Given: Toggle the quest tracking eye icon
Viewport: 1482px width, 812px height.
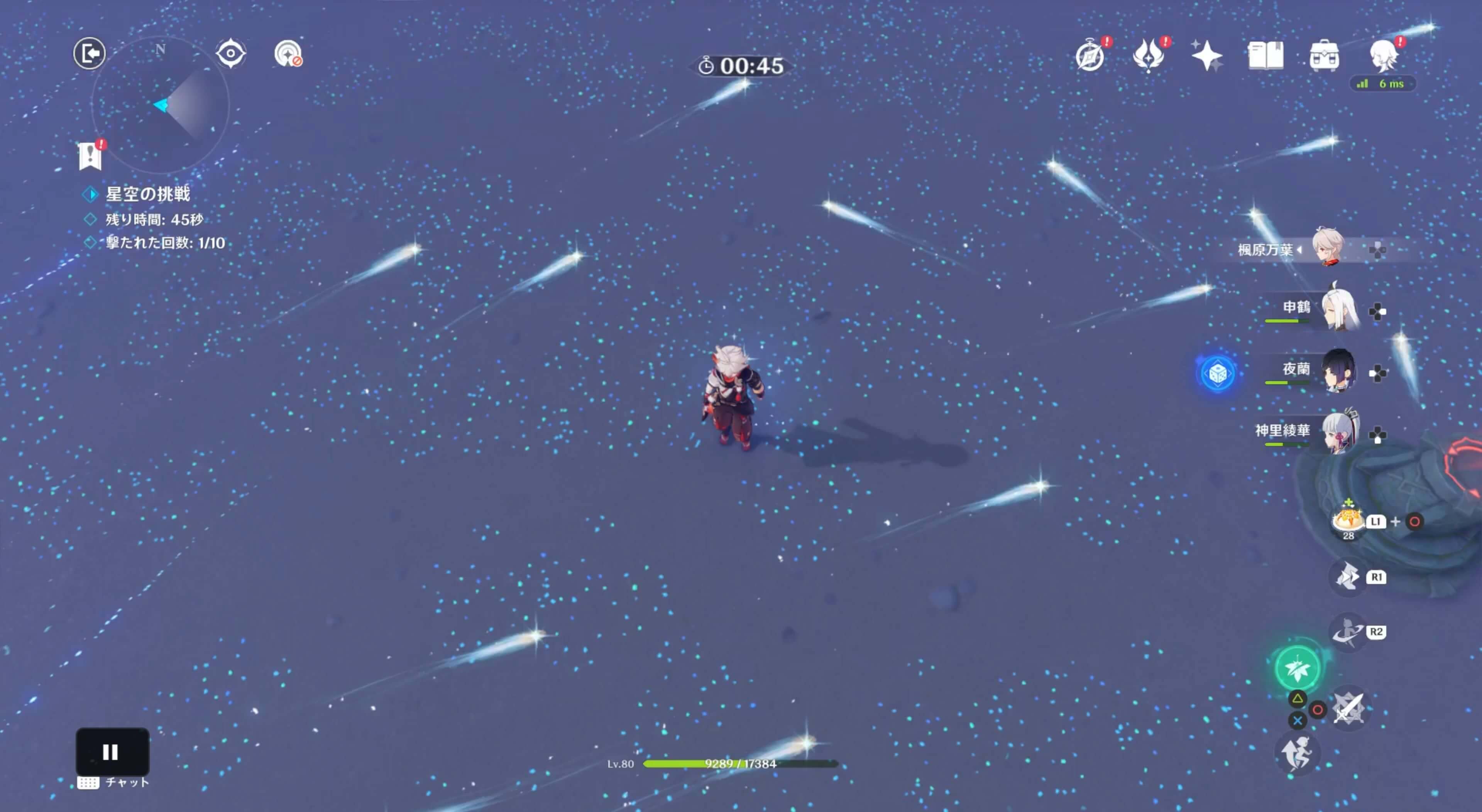Looking at the screenshot, I should [x=230, y=53].
